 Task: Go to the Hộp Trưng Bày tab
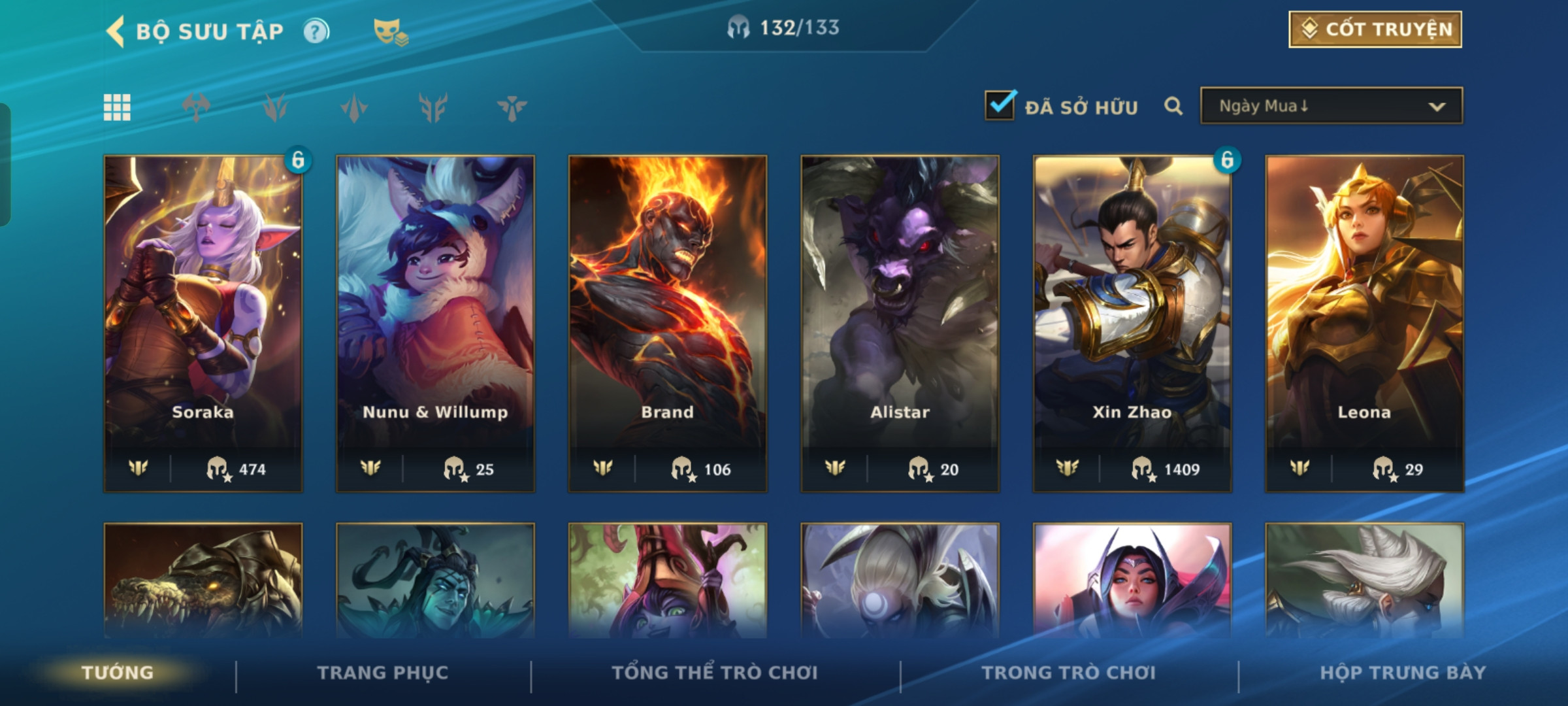coord(1403,673)
